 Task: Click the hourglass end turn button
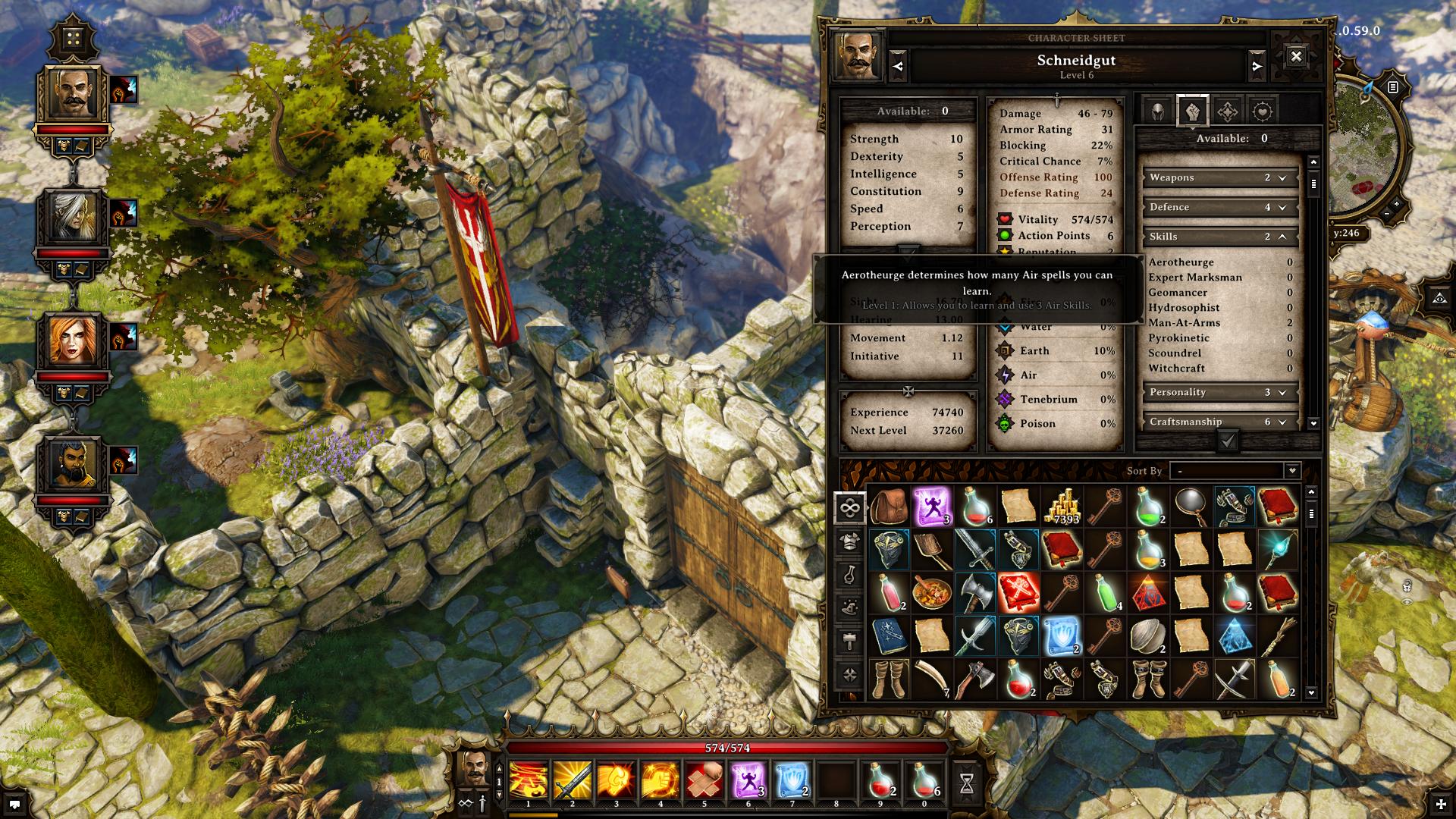(x=967, y=783)
